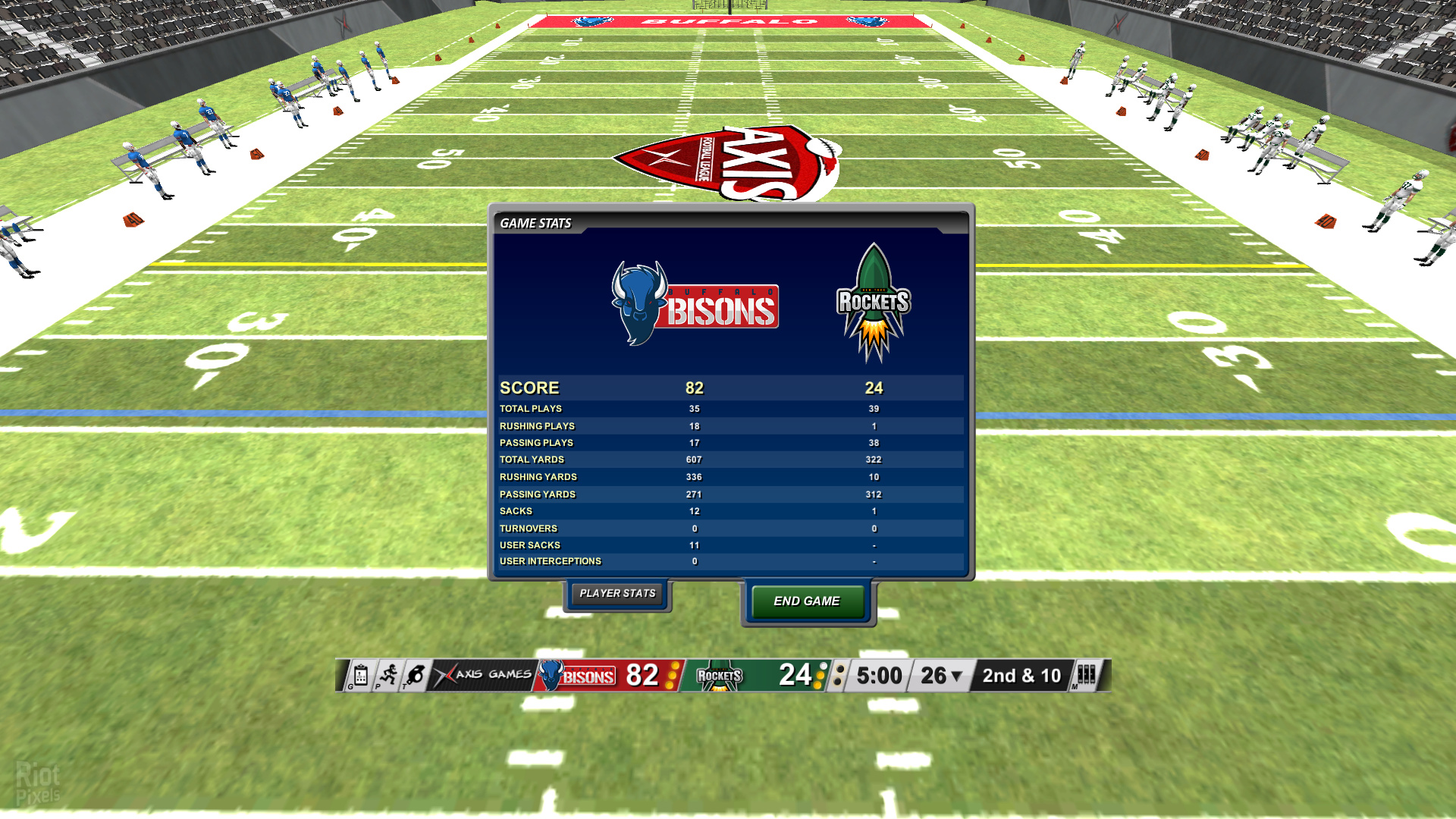1456x819 pixels.
Task: Open the menu icon at scorebar's right end
Action: coord(1086,675)
